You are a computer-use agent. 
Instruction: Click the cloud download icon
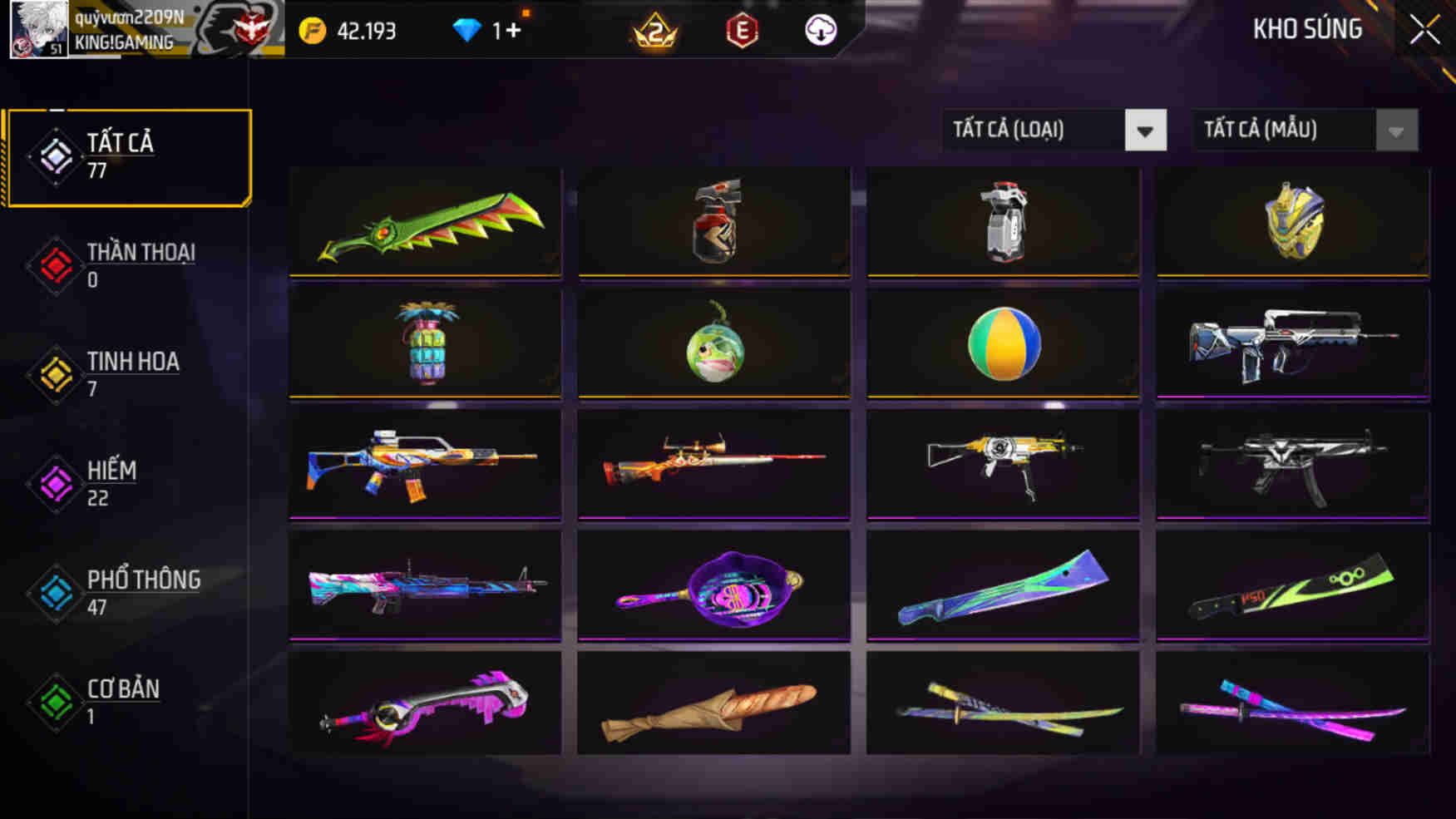(x=821, y=31)
